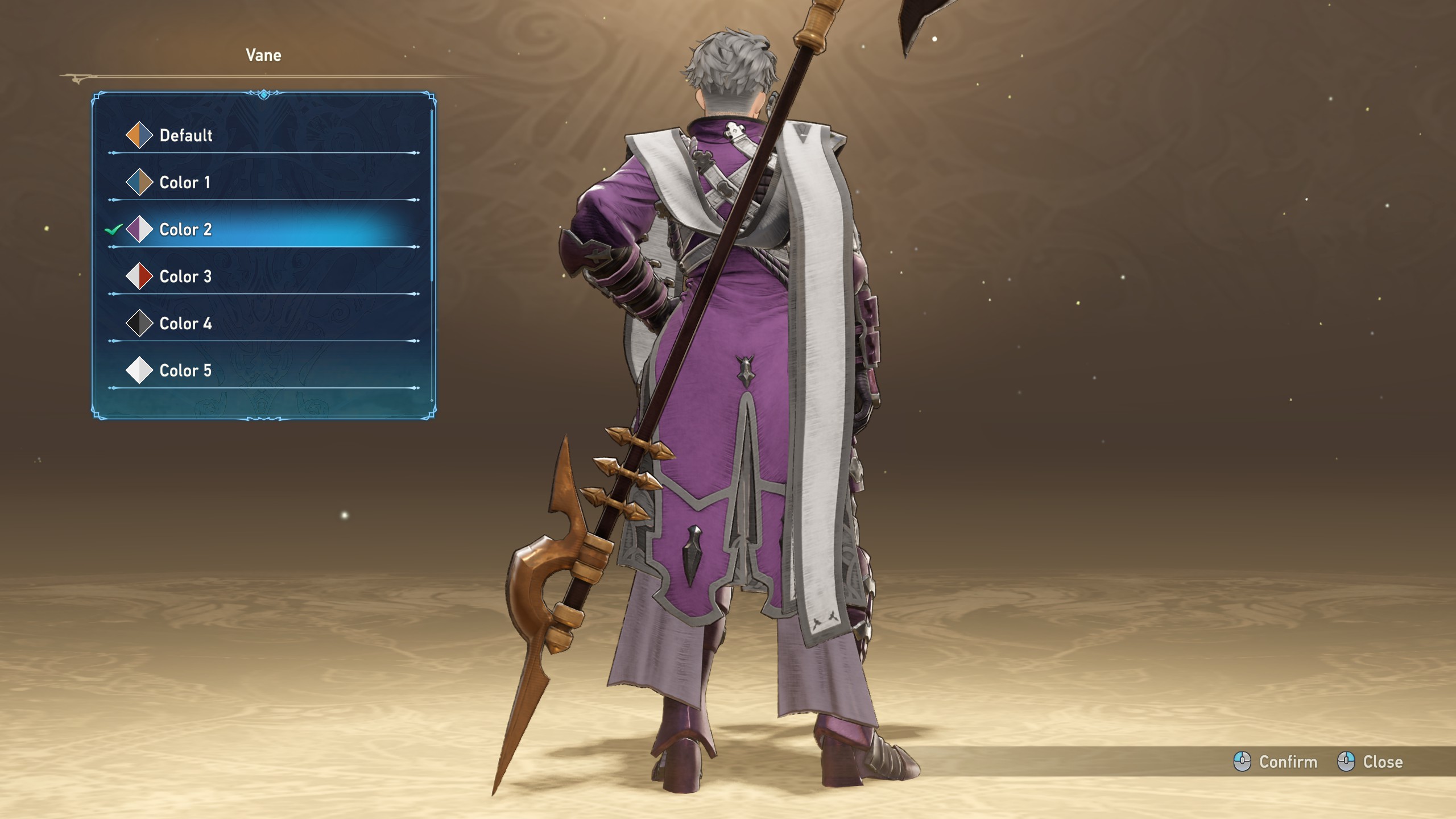Apply the Color 5 white outfit
The image size is (1456, 819).
tap(185, 371)
